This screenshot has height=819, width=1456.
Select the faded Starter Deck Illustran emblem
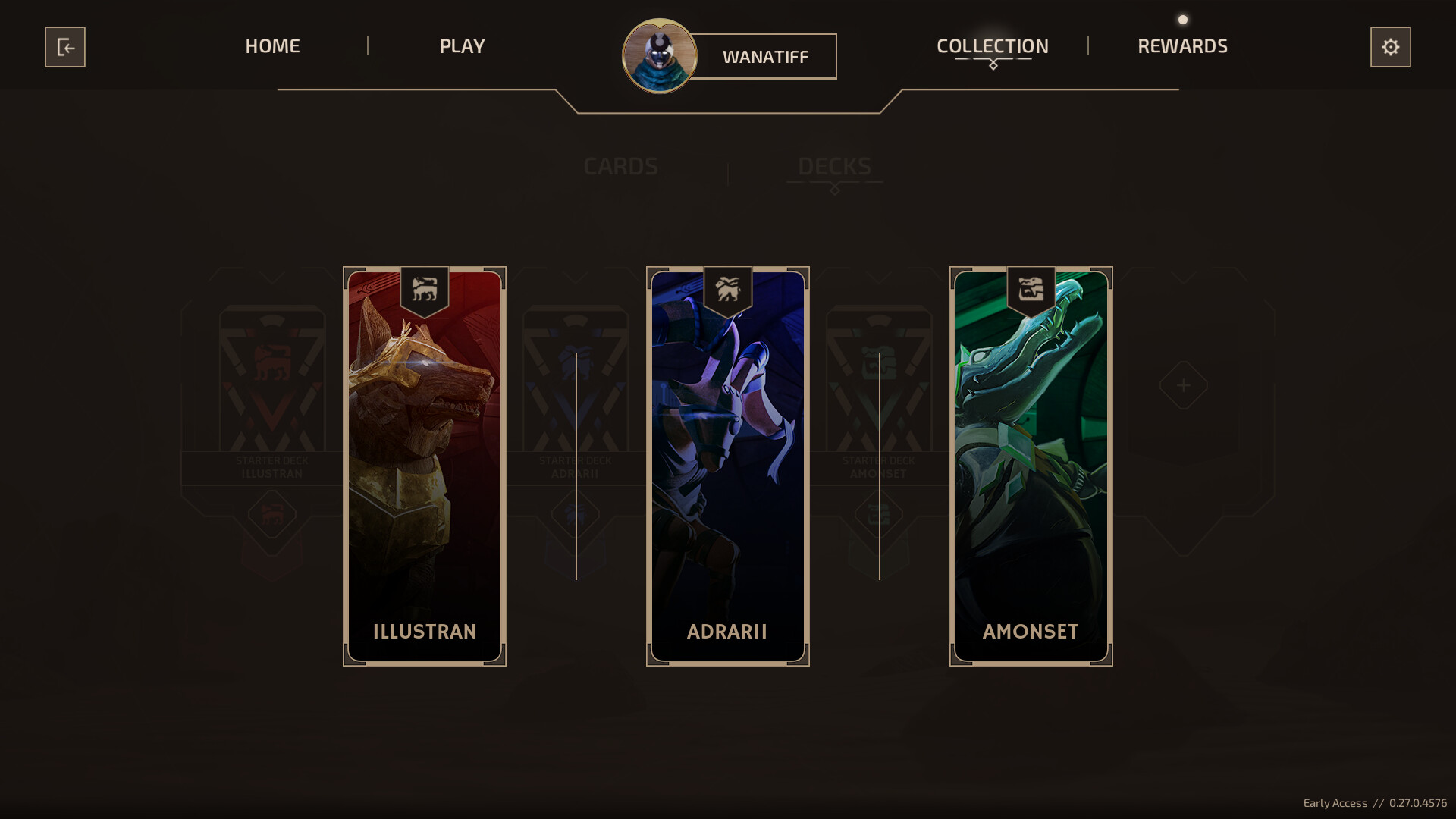click(x=271, y=362)
